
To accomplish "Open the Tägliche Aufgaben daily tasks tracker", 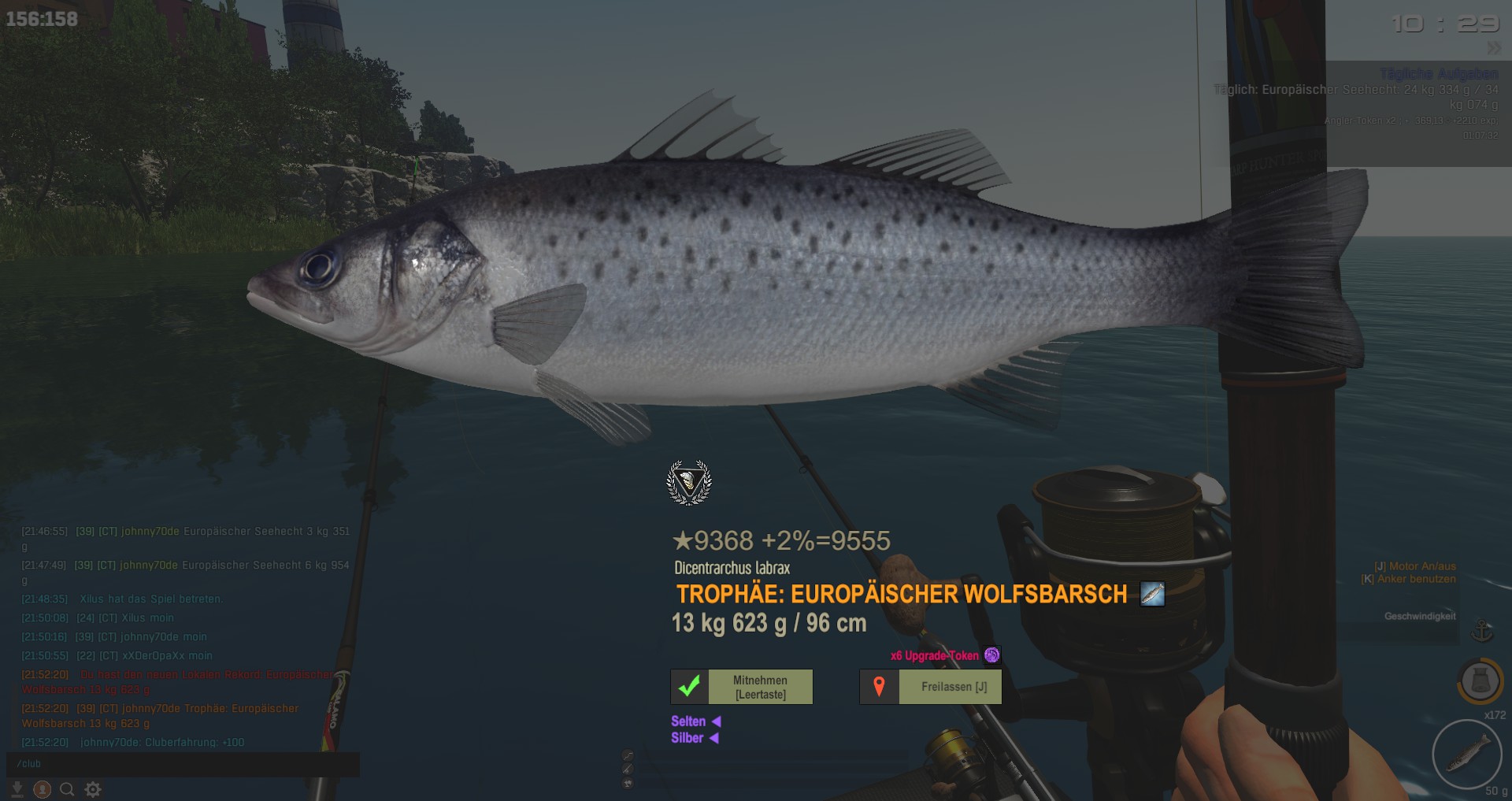I will (x=1438, y=74).
